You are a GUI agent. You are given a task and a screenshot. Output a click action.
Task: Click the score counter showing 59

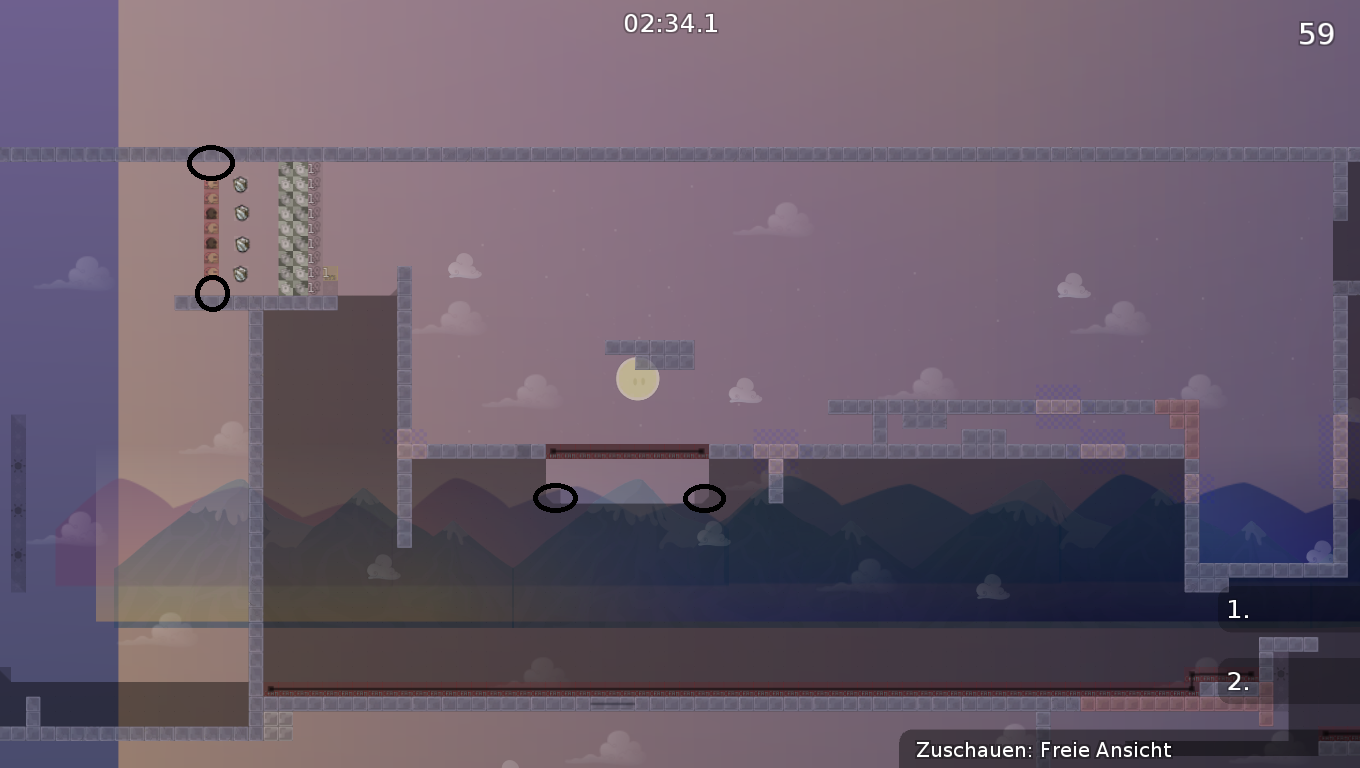tap(1318, 33)
